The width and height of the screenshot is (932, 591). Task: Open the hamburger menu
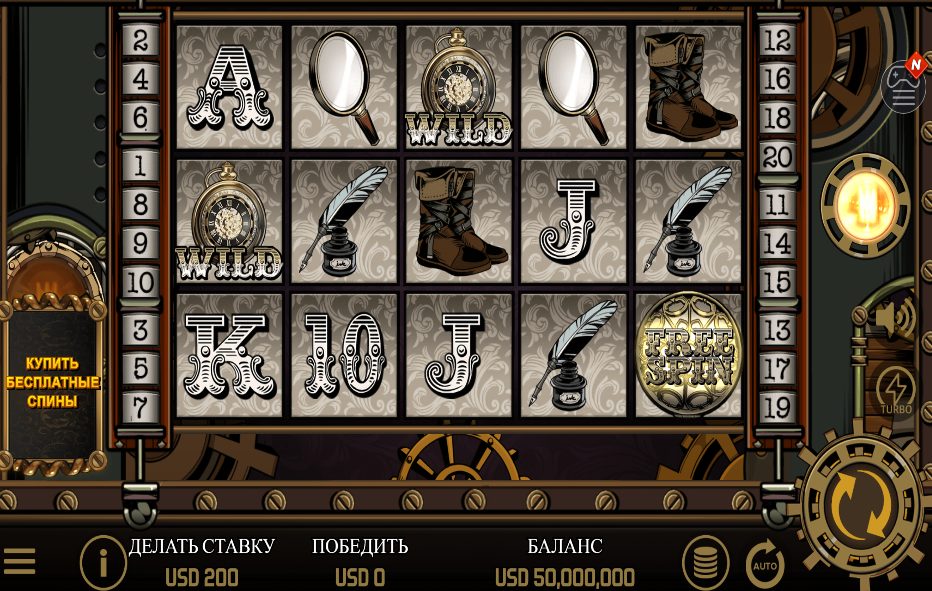pyautogui.click(x=20, y=562)
